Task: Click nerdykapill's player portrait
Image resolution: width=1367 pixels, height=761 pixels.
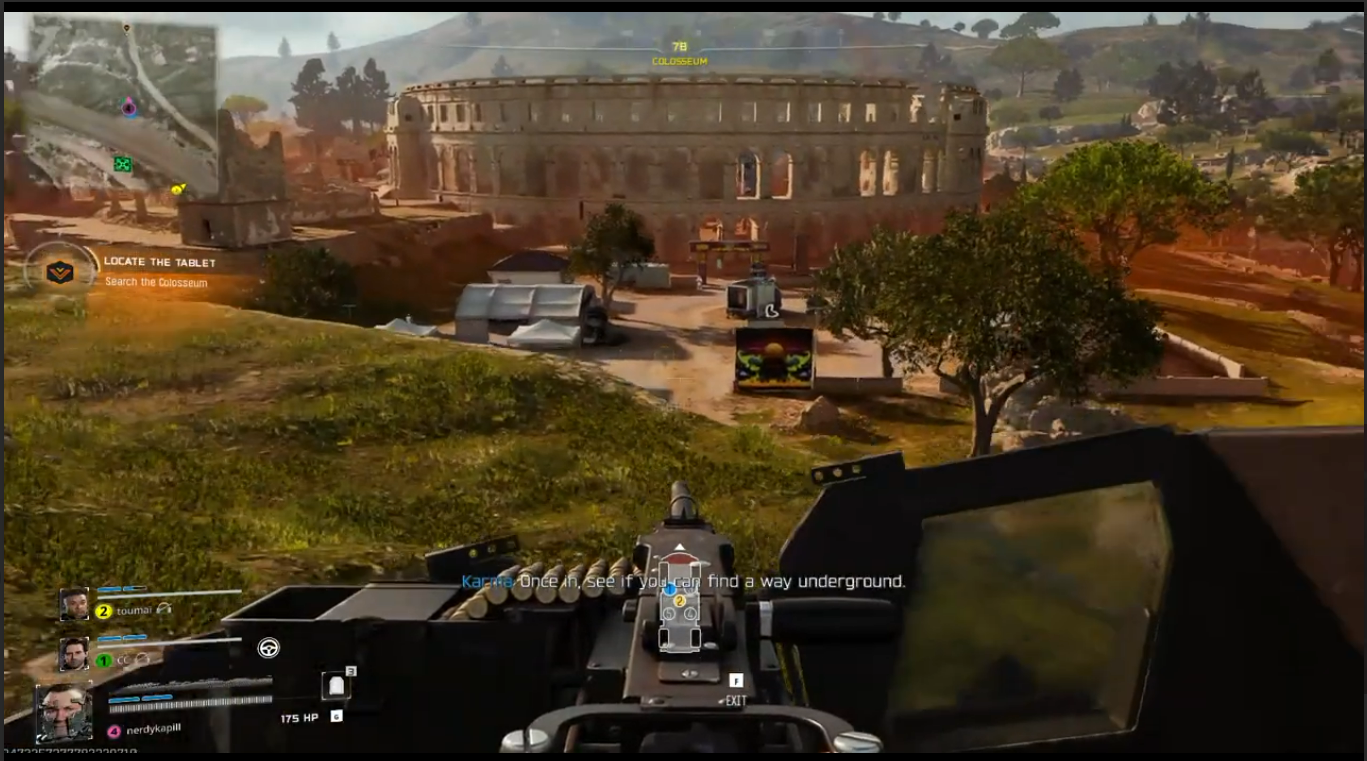Action: 65,712
